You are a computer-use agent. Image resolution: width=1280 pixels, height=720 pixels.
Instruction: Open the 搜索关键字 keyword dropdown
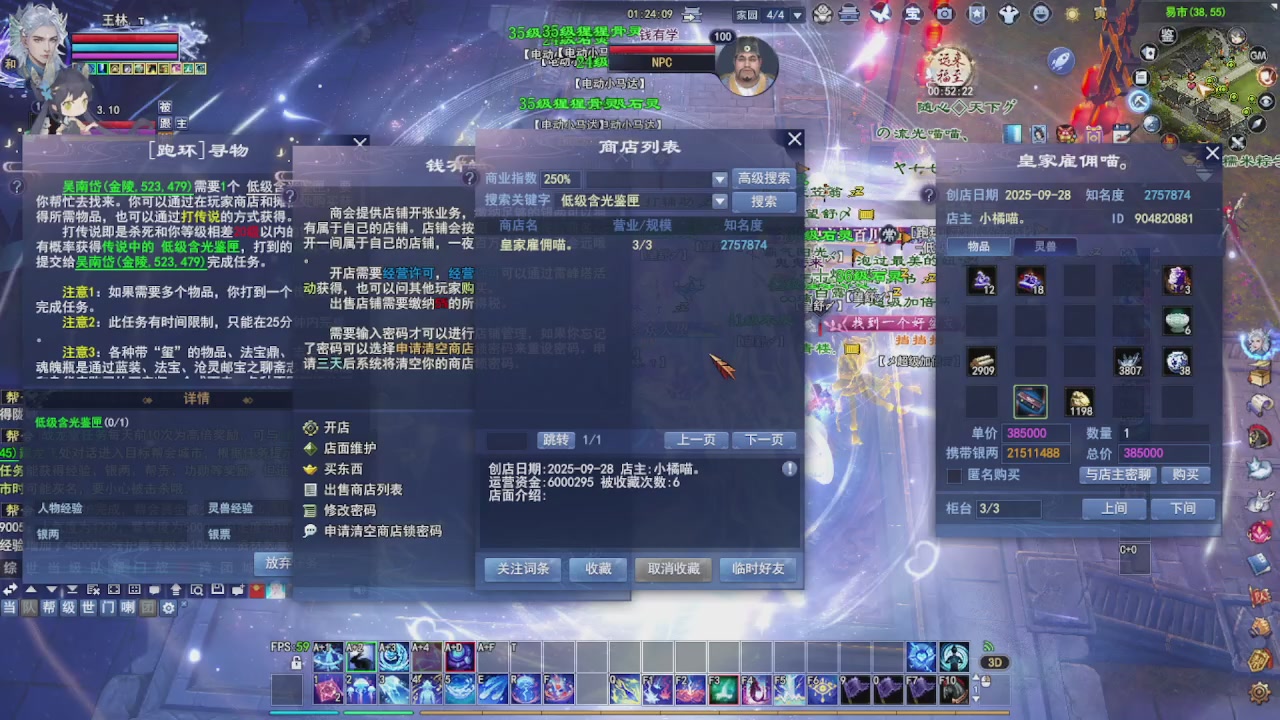[x=718, y=200]
